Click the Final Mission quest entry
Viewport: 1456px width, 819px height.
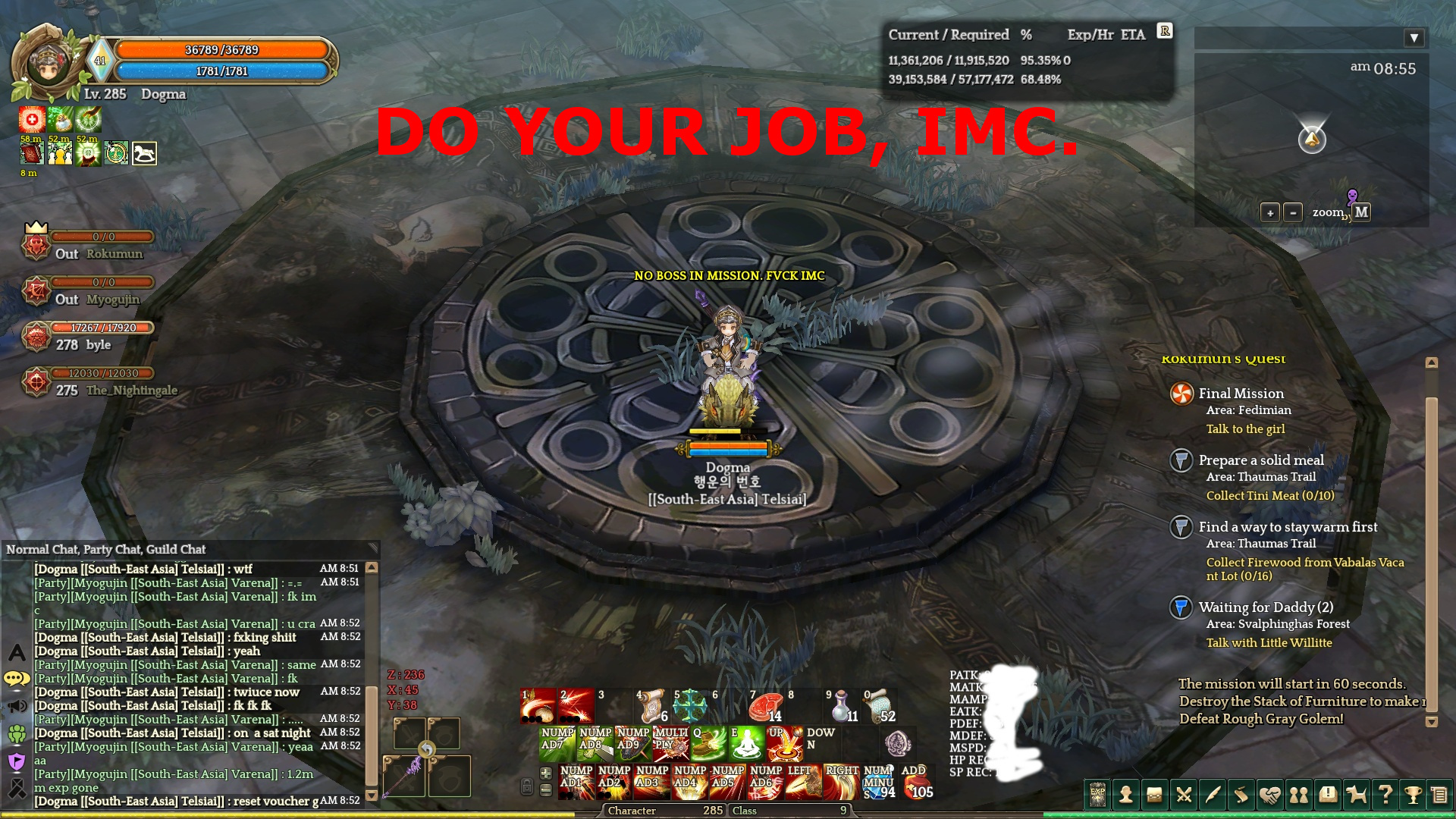[x=1240, y=394]
